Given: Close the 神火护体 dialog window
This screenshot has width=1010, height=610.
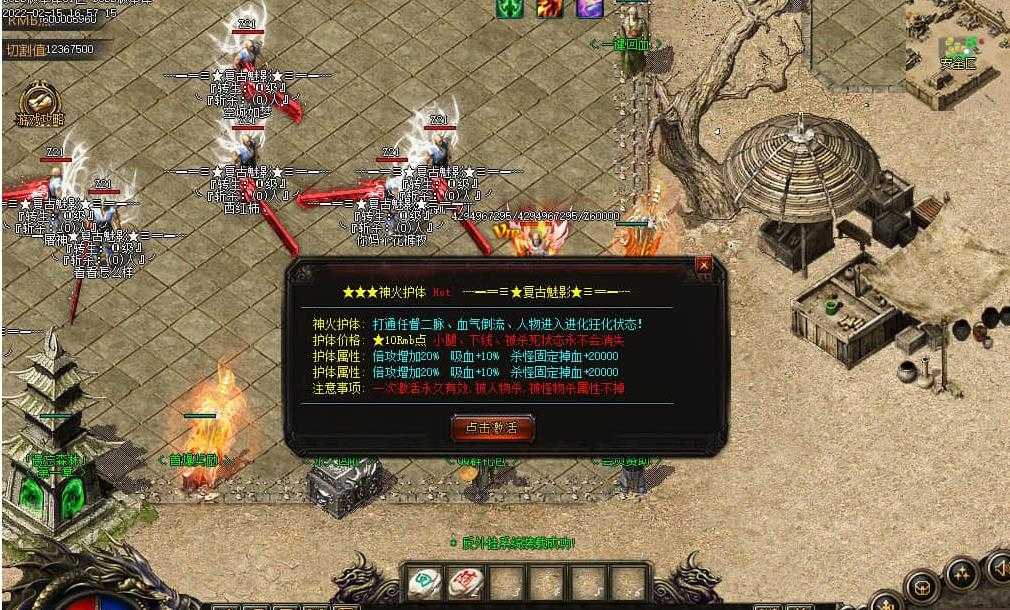Looking at the screenshot, I should [704, 265].
